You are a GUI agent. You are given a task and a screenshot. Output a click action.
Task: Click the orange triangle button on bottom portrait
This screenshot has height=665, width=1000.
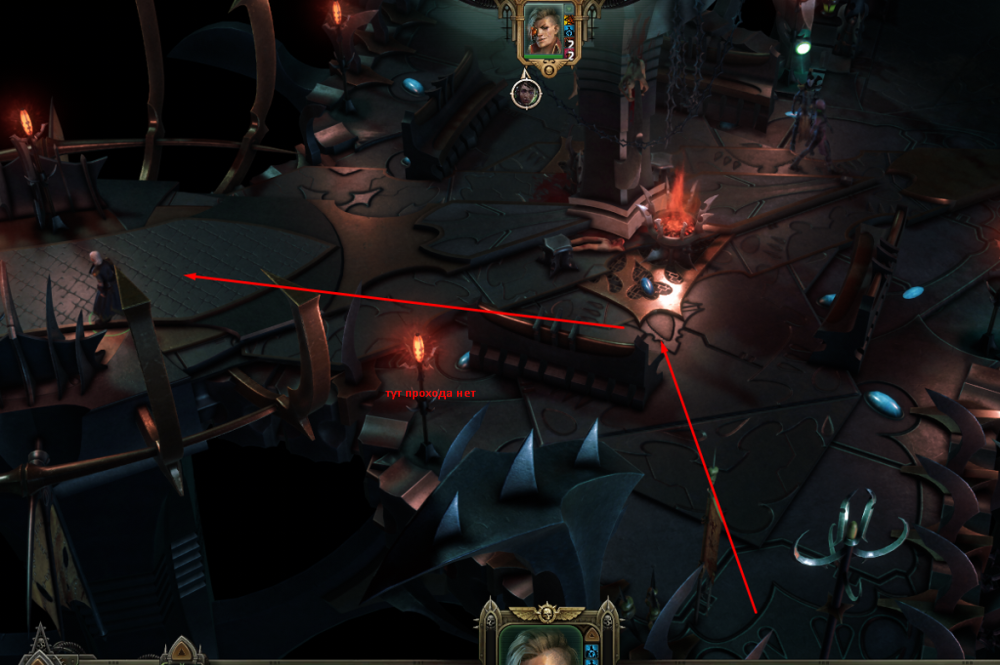click(592, 636)
